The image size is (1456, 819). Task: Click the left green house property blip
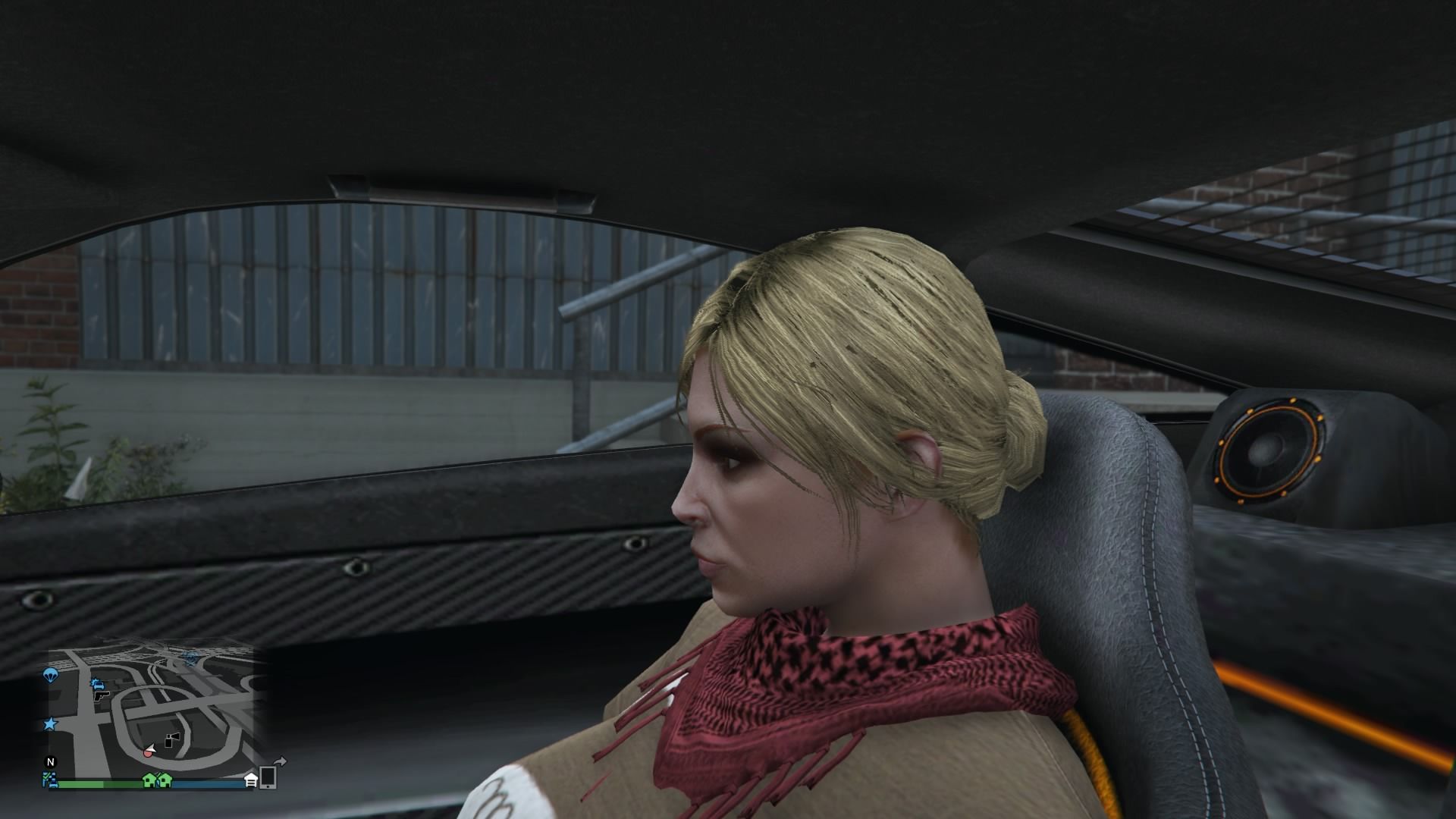pos(150,781)
